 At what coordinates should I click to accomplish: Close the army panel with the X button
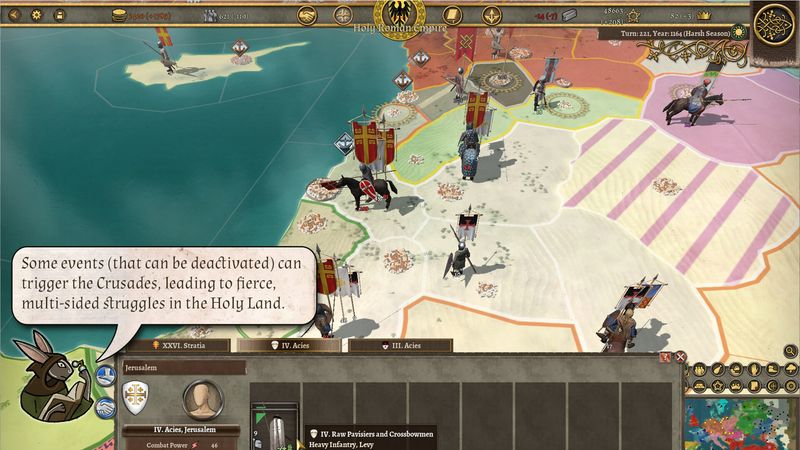680,356
